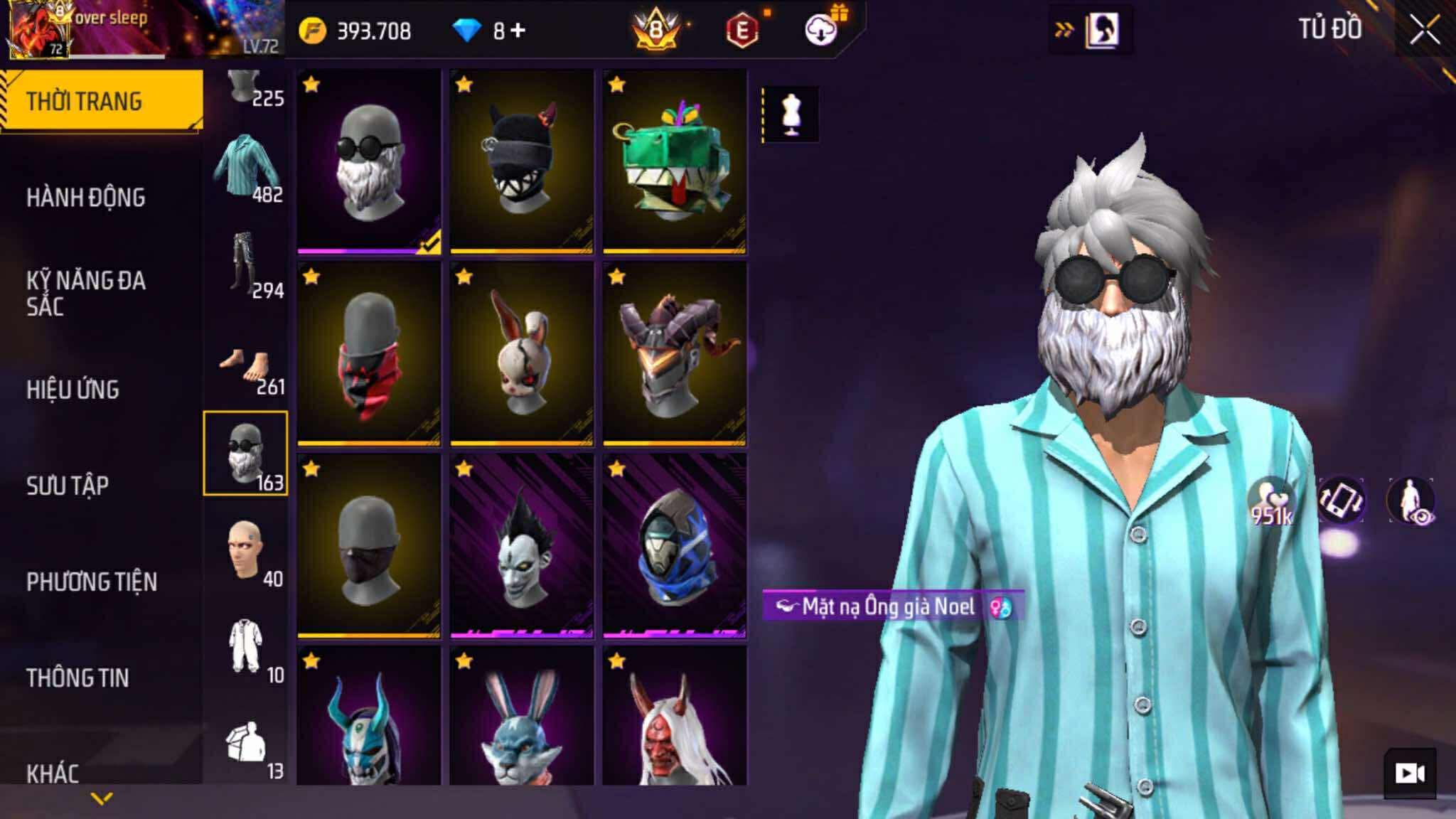Open the THÔNG TIN menu entry
Viewport: 1456px width, 819px height.
(x=77, y=678)
